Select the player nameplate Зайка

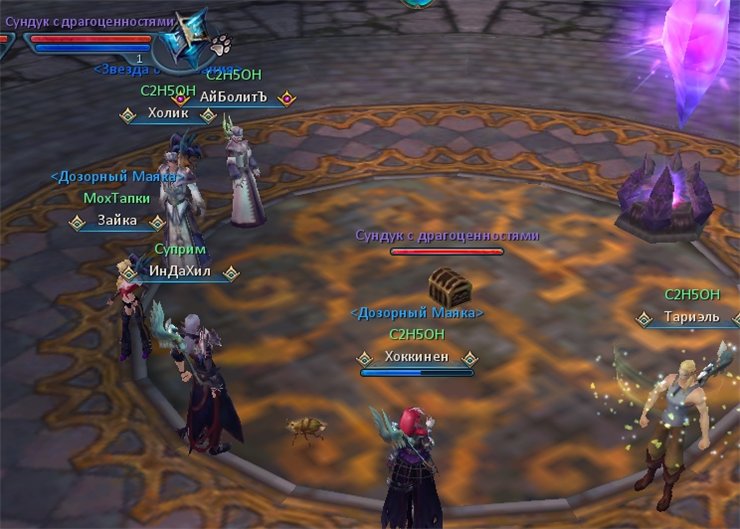118,221
